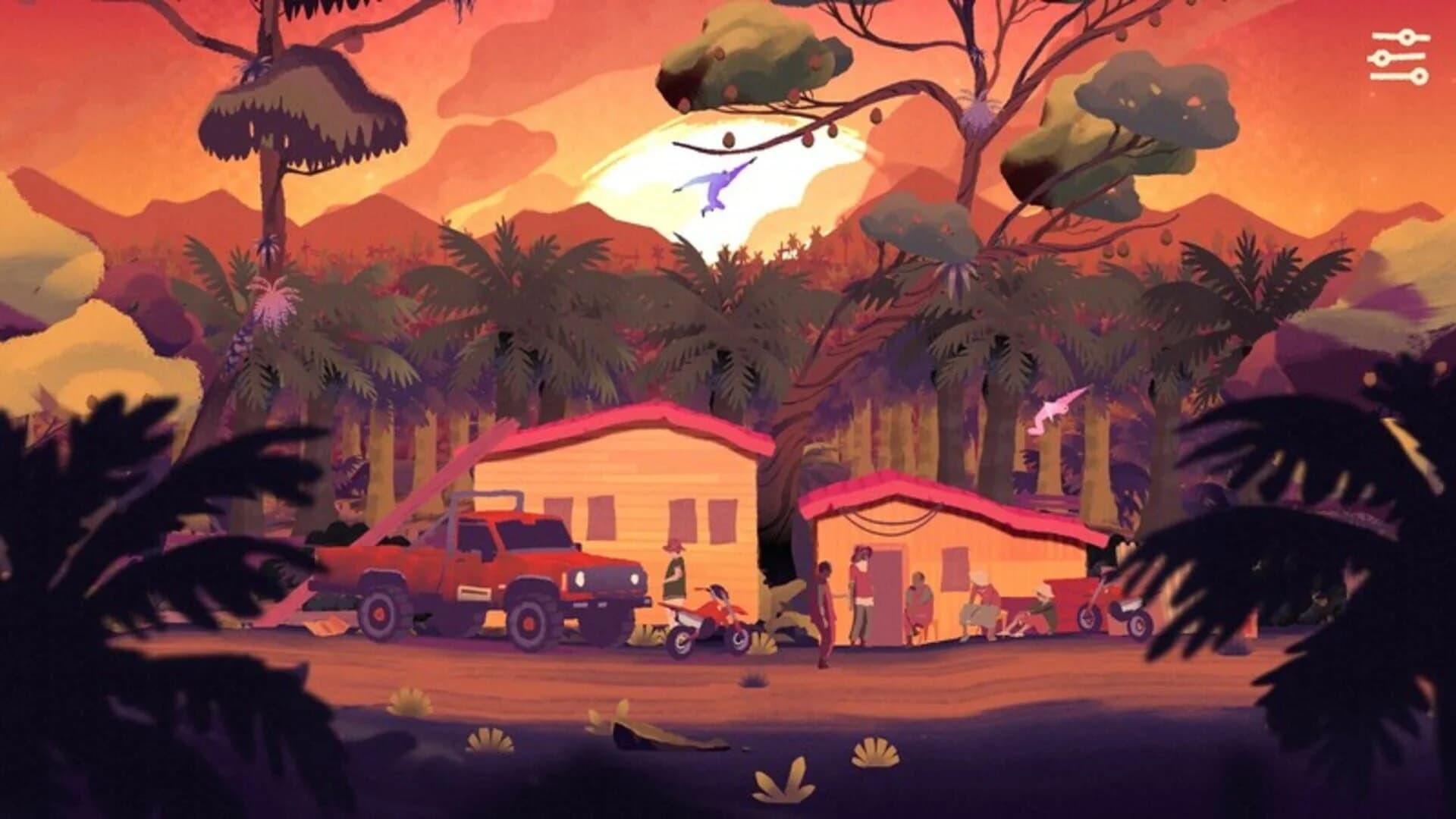Select the red motorbike beside the smaller hut
This screenshot has width=1456, height=819.
point(1107,607)
